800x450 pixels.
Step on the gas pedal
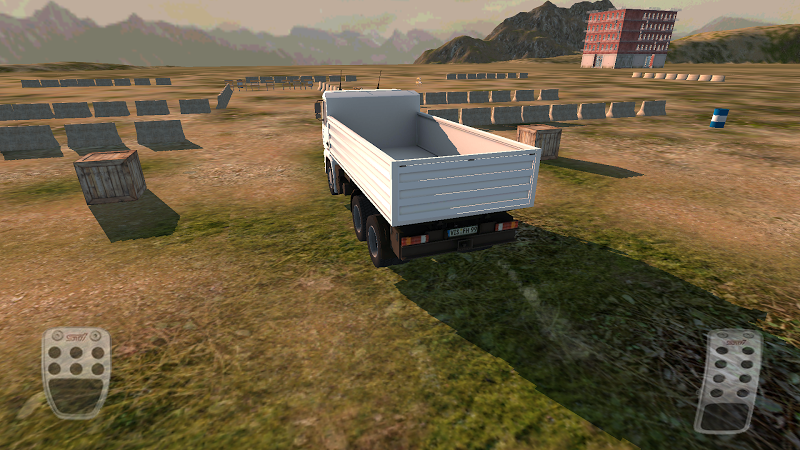pos(728,381)
